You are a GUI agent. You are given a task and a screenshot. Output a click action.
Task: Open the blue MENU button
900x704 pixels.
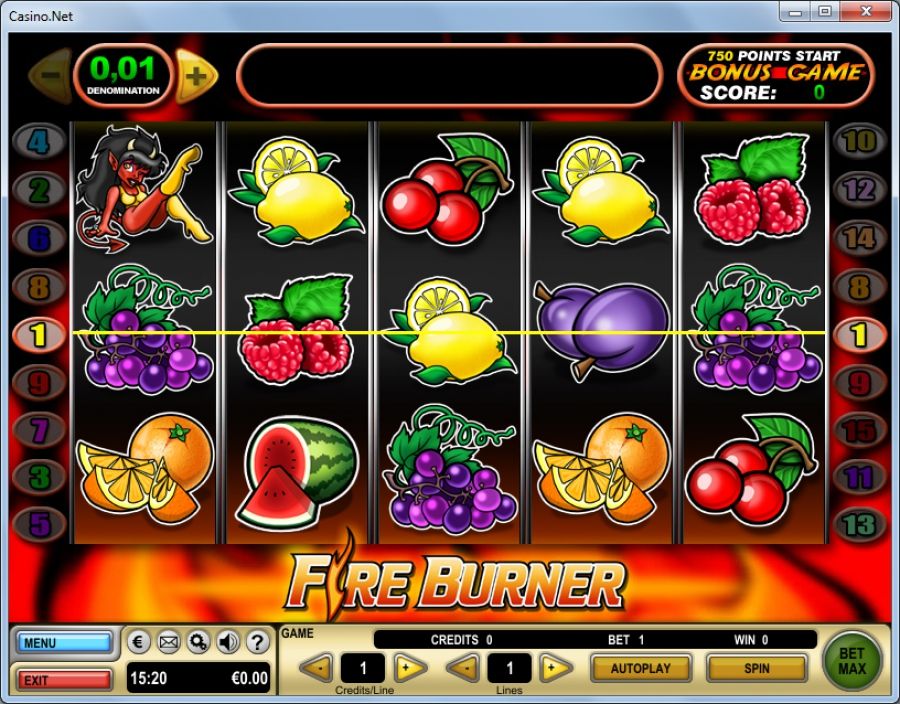pyautogui.click(x=64, y=642)
